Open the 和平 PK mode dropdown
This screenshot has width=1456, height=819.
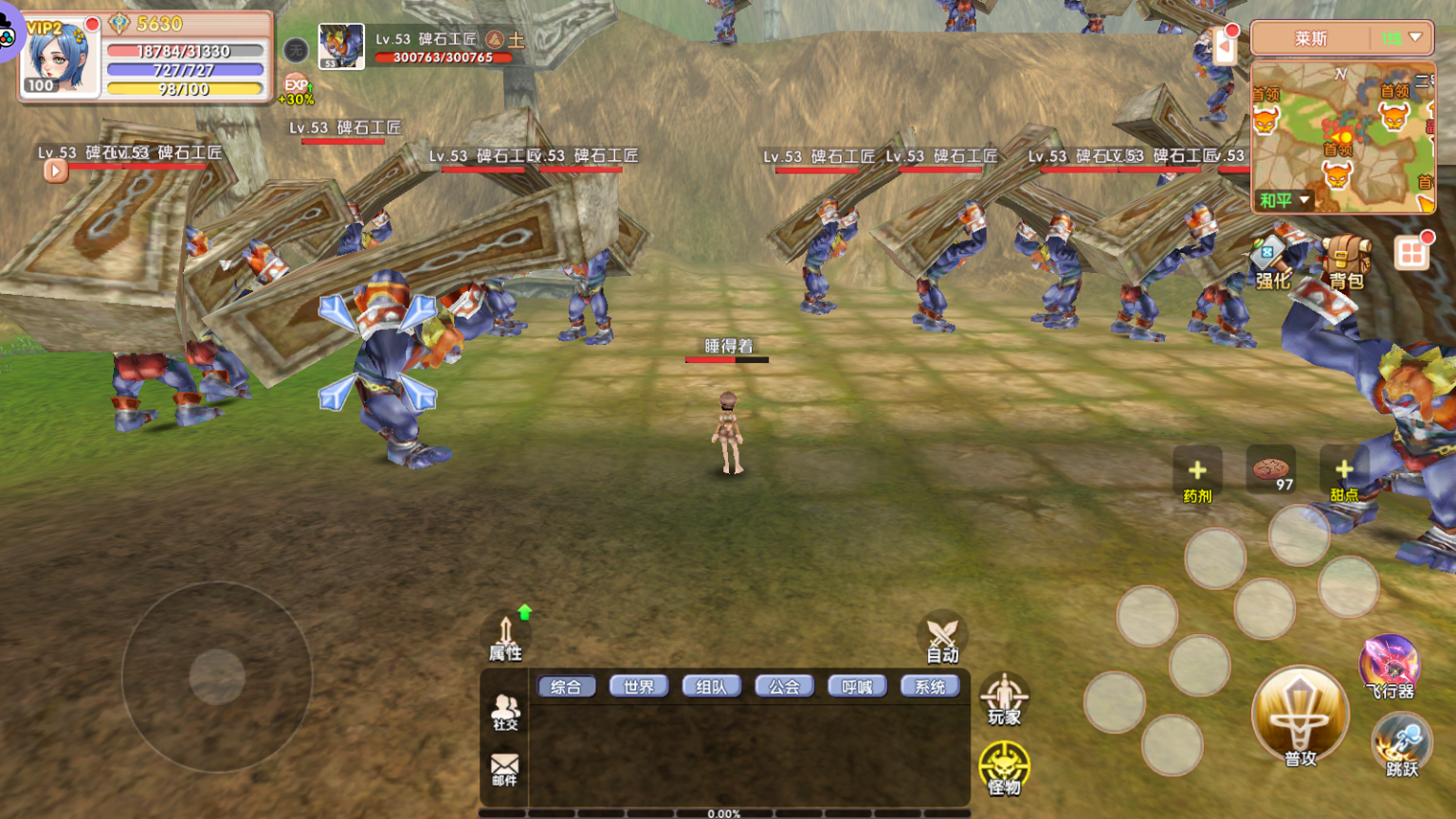coord(1284,200)
